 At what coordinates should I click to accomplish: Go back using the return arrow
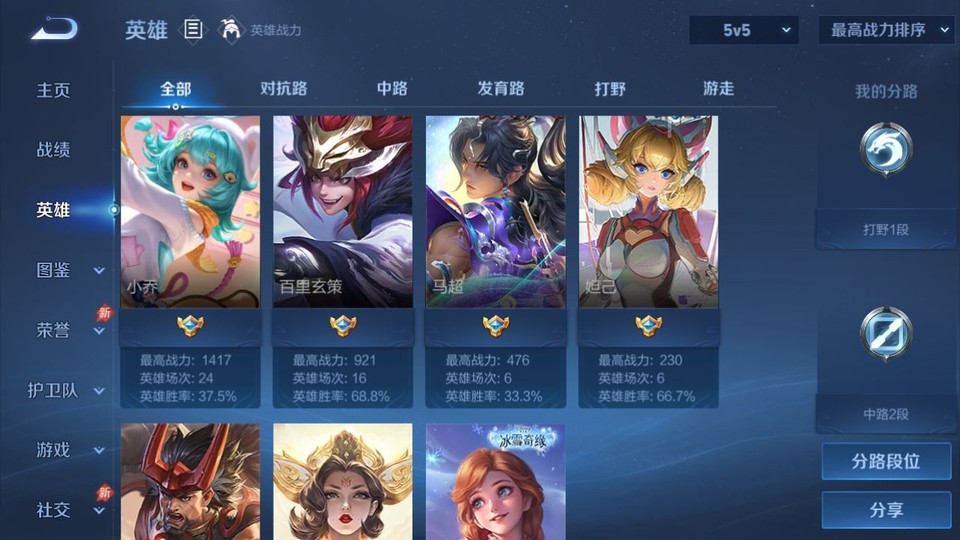tap(53, 29)
